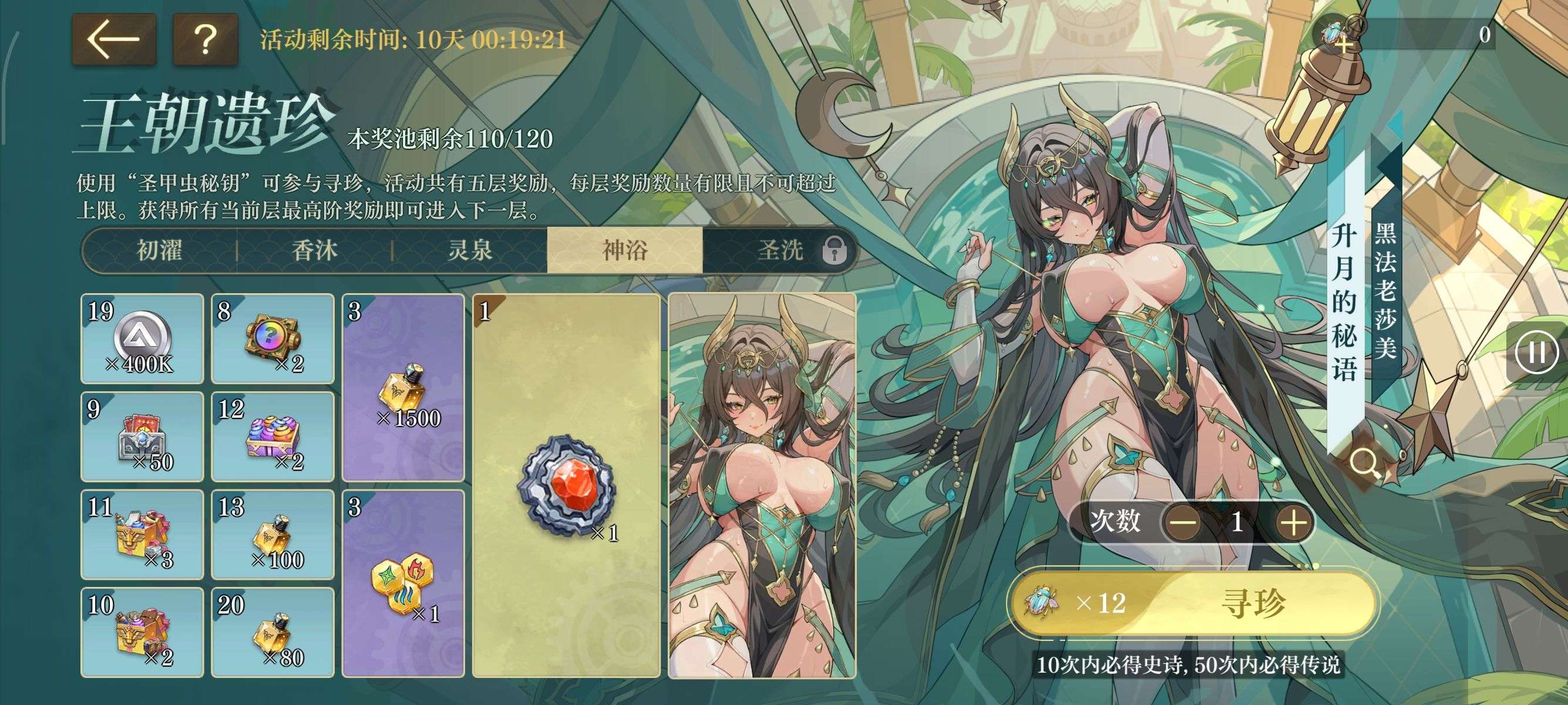View the silver coin ×400K reward

click(142, 338)
